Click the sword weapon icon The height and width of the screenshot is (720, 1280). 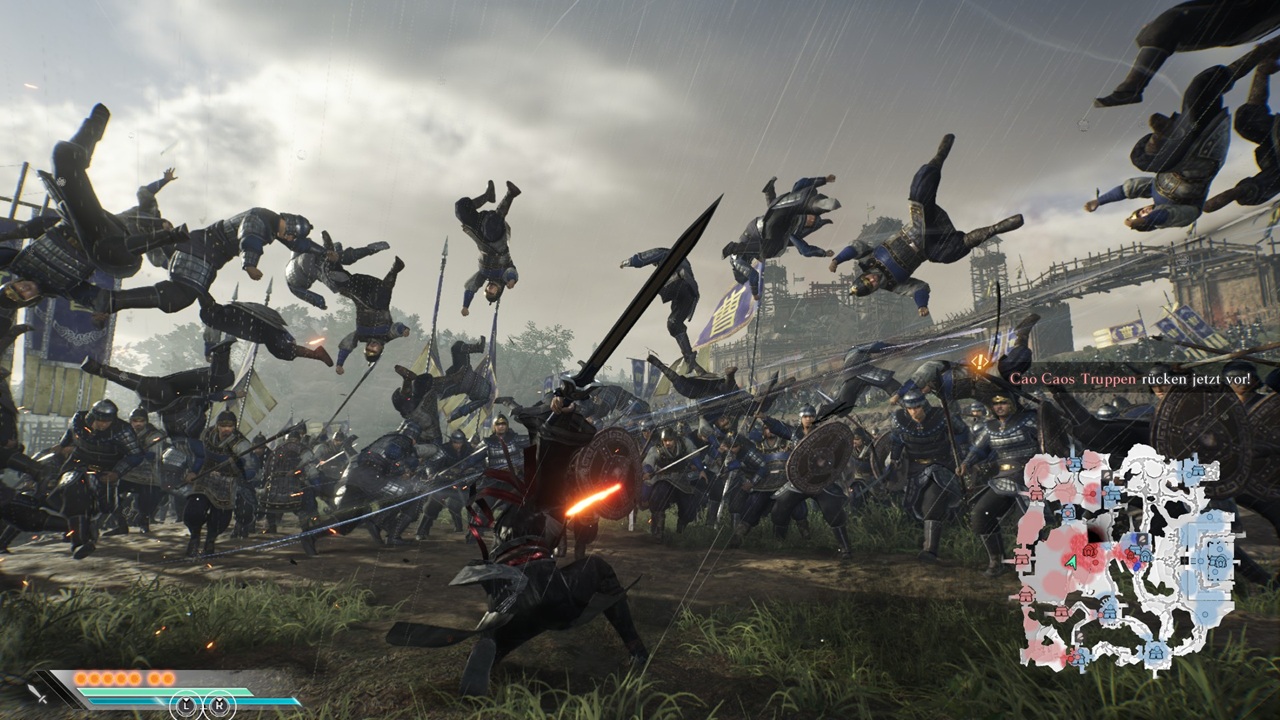point(38,691)
